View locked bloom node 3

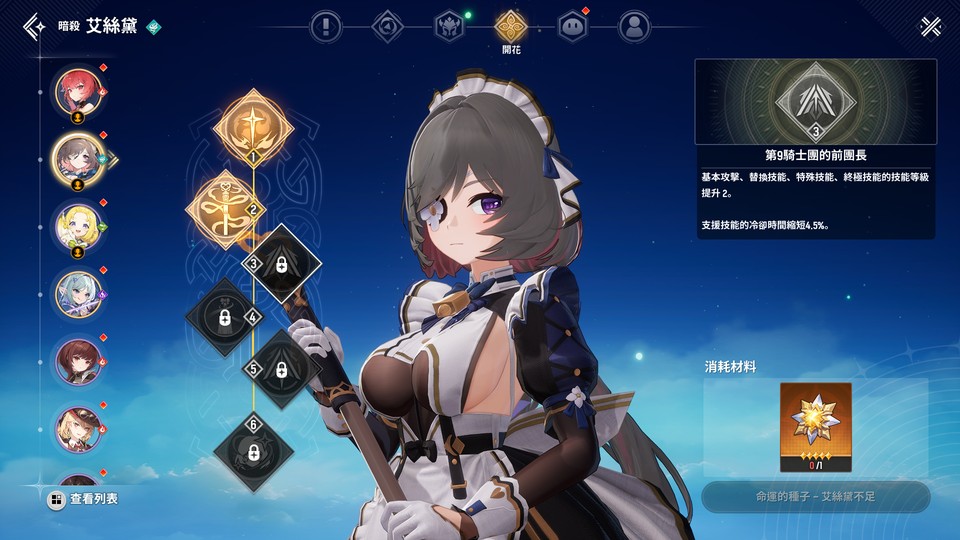click(x=283, y=264)
